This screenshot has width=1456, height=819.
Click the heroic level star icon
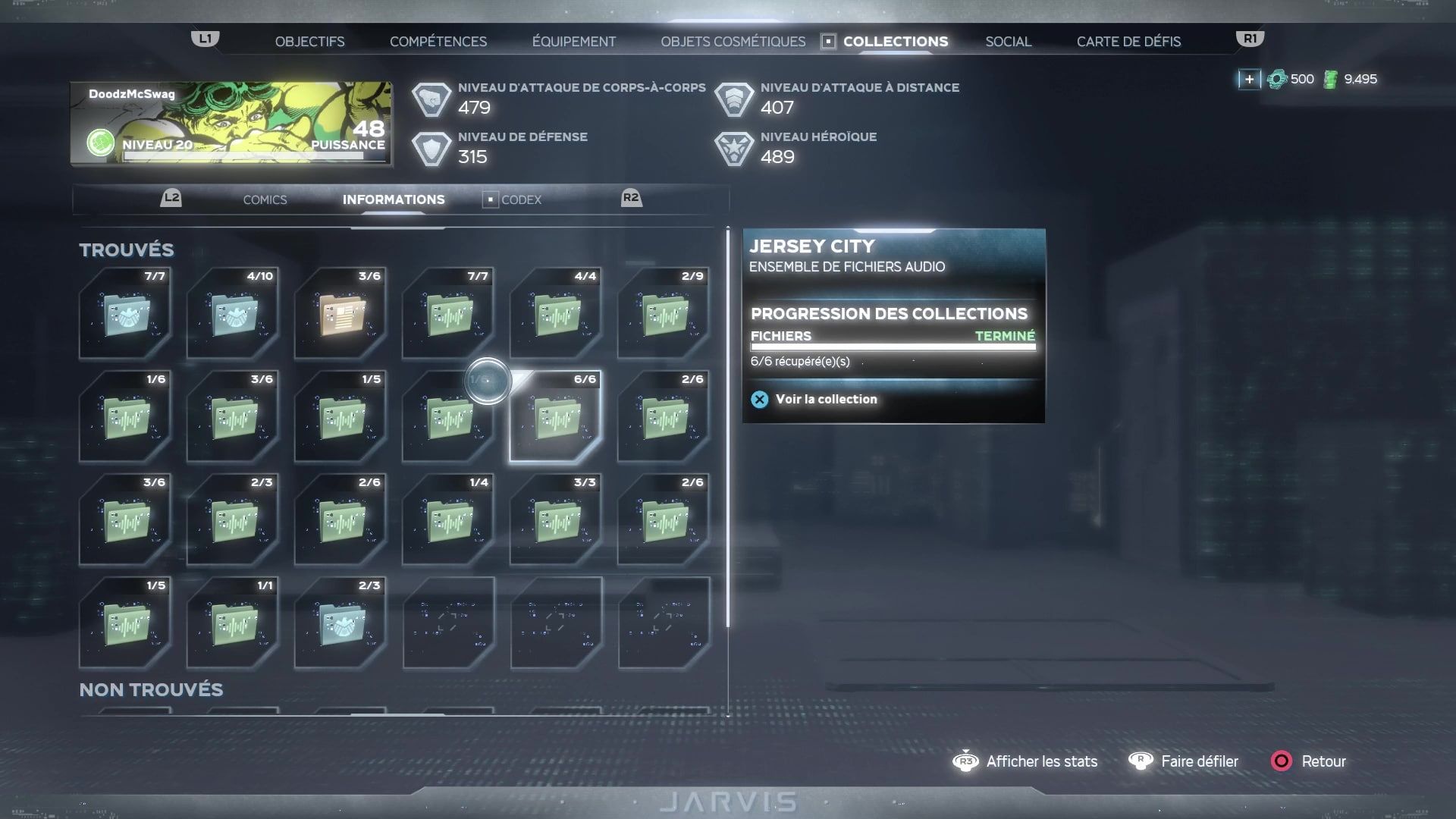733,148
